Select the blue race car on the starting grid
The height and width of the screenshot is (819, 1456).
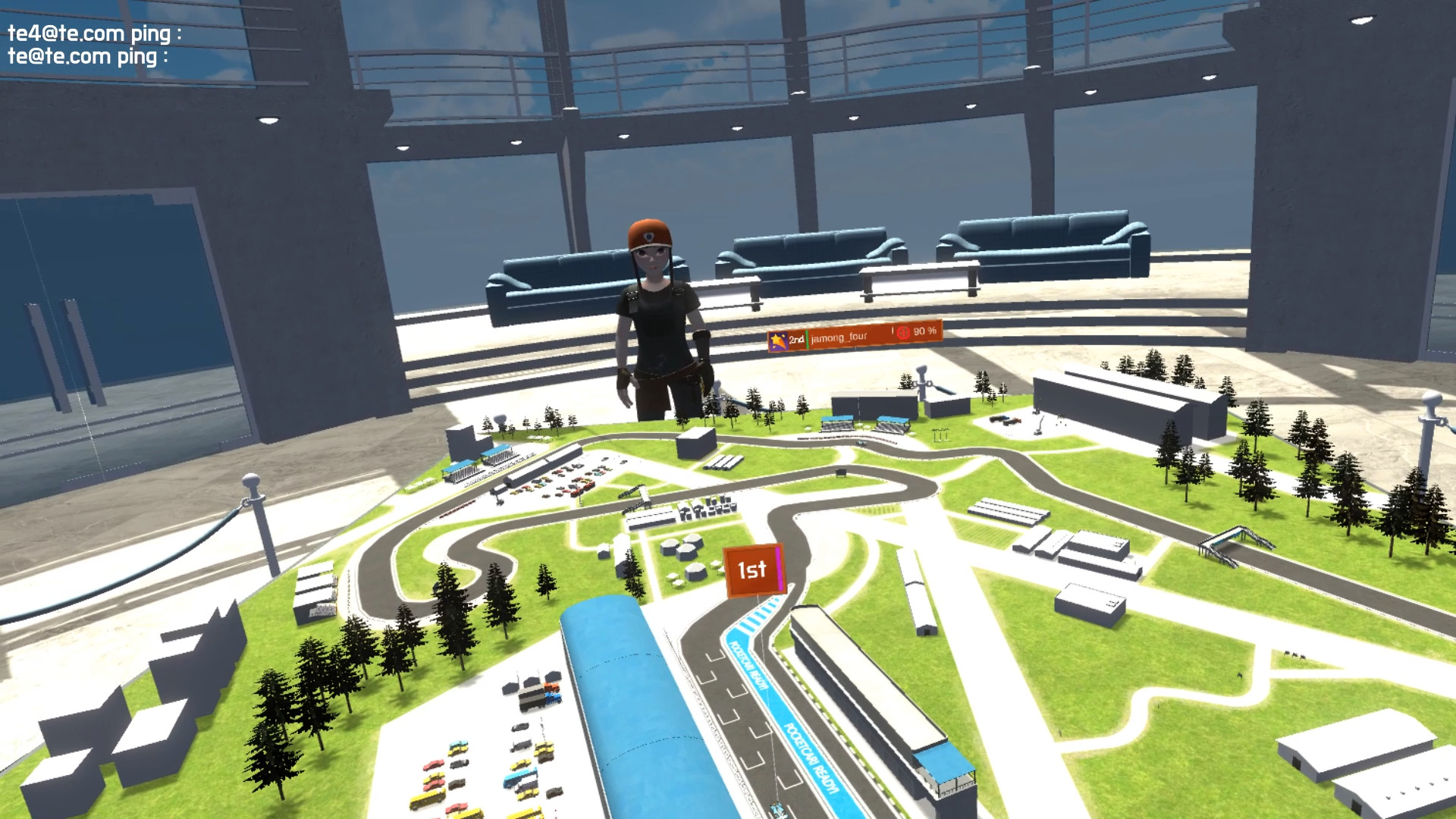tap(777, 810)
